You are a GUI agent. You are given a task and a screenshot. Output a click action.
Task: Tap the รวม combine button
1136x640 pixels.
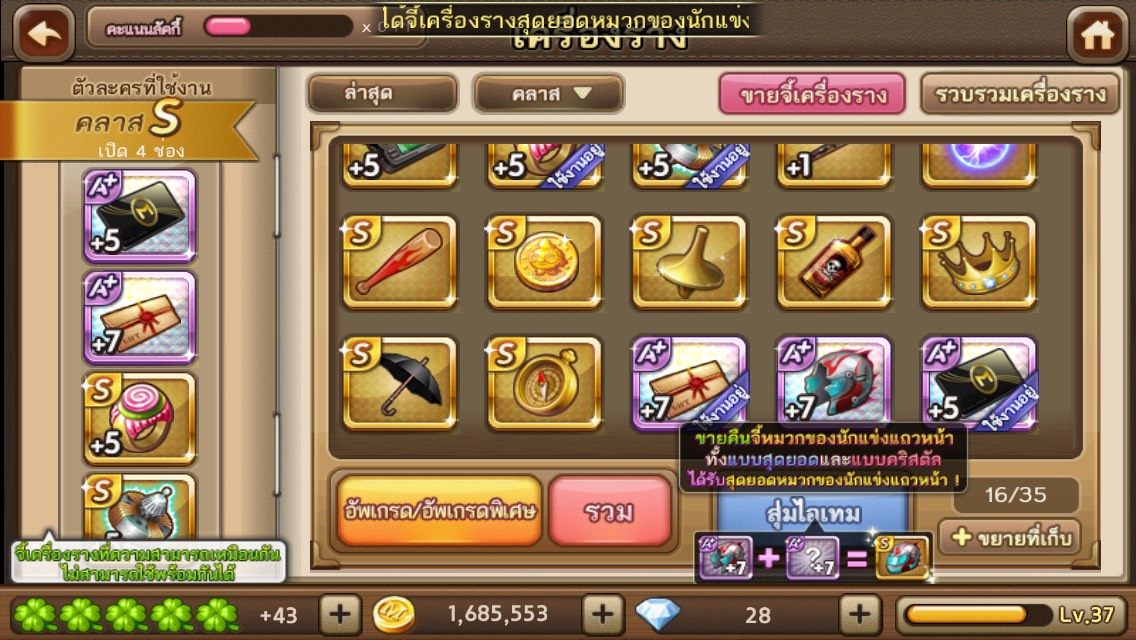click(x=609, y=511)
